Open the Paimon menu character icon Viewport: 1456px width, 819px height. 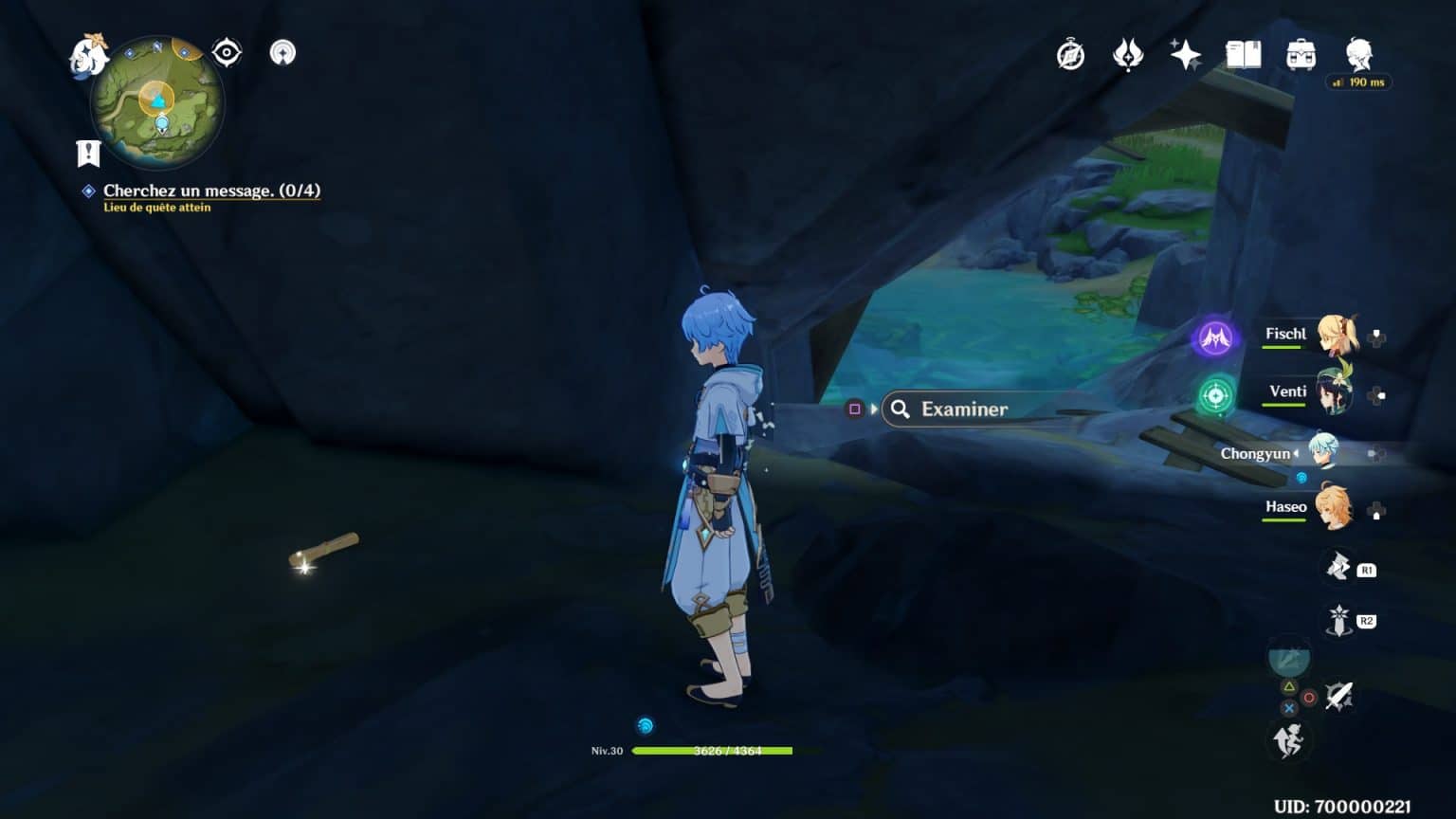[1357, 52]
